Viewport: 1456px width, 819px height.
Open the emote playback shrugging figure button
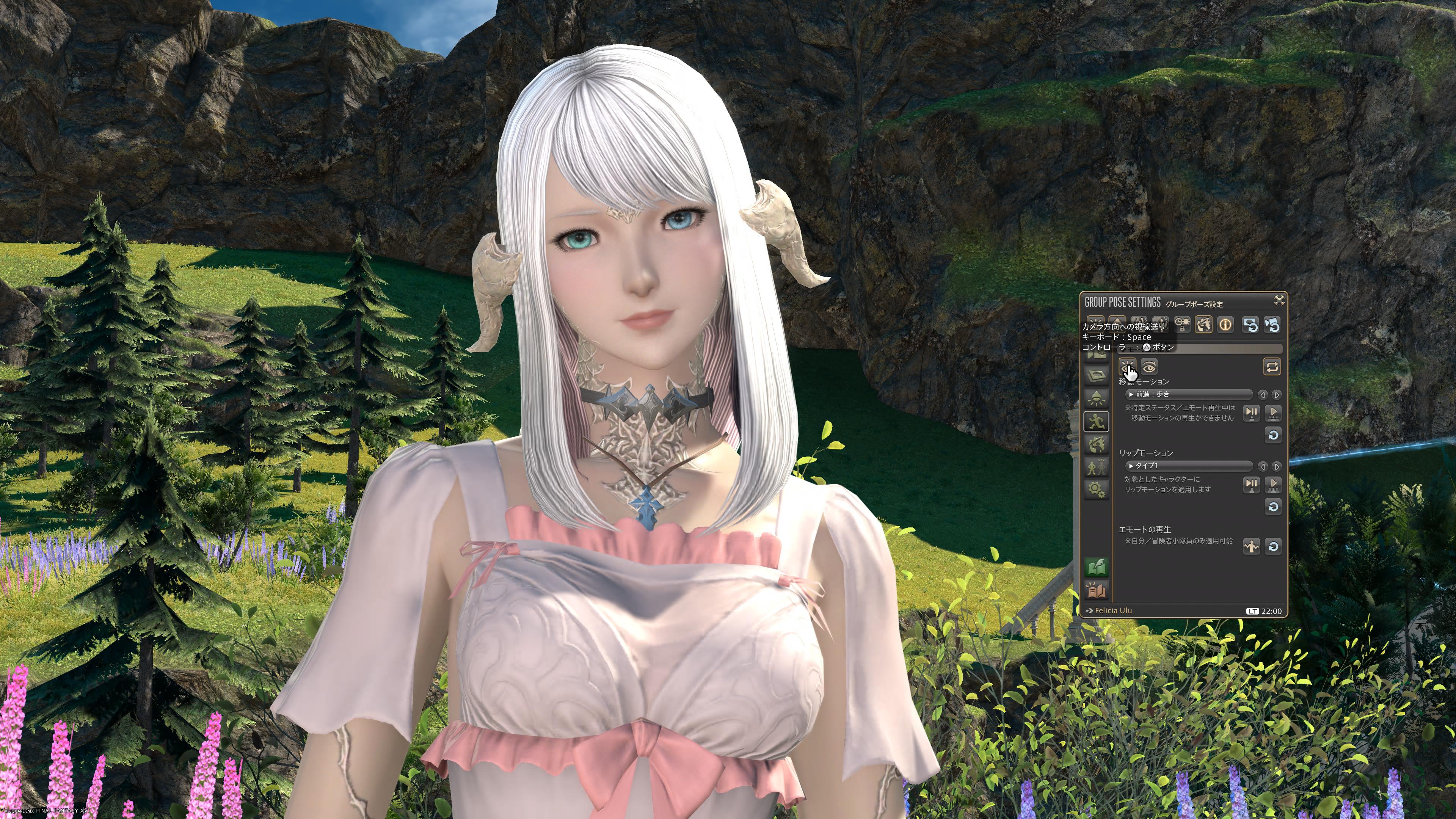[x=1251, y=546]
